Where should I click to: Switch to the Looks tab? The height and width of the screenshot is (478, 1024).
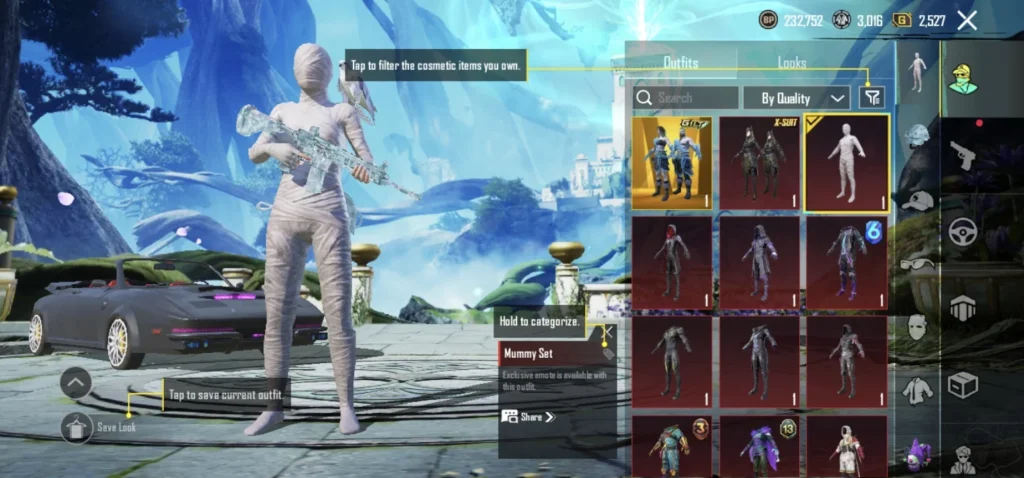point(792,62)
